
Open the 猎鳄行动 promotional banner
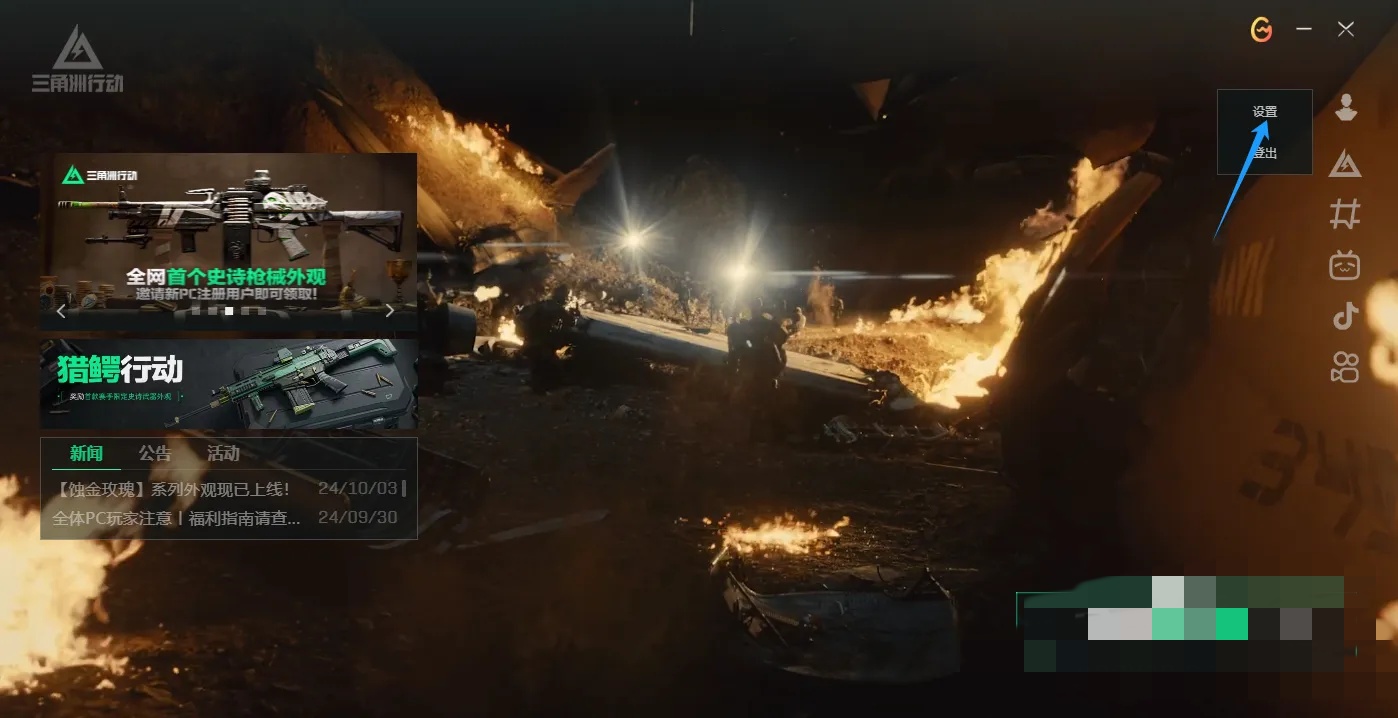[228, 384]
